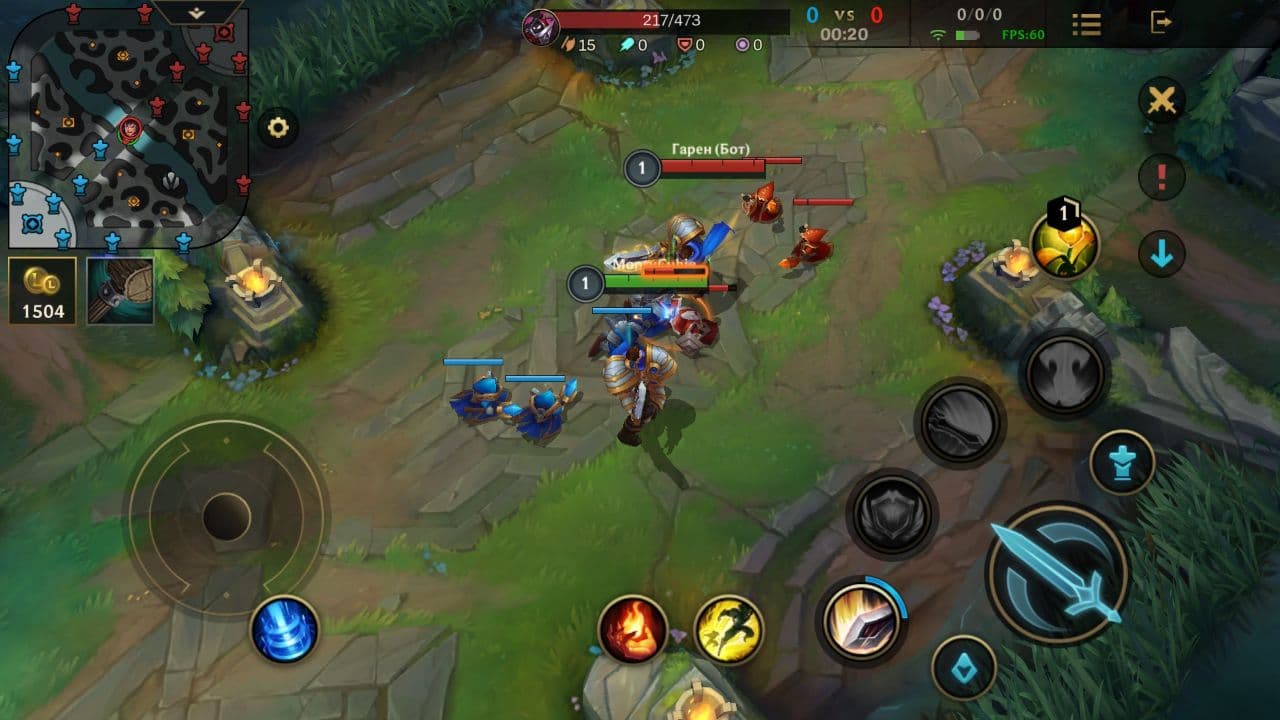1280x720 pixels.
Task: Send the crossed-swords attack ping
Action: [x=1161, y=101]
